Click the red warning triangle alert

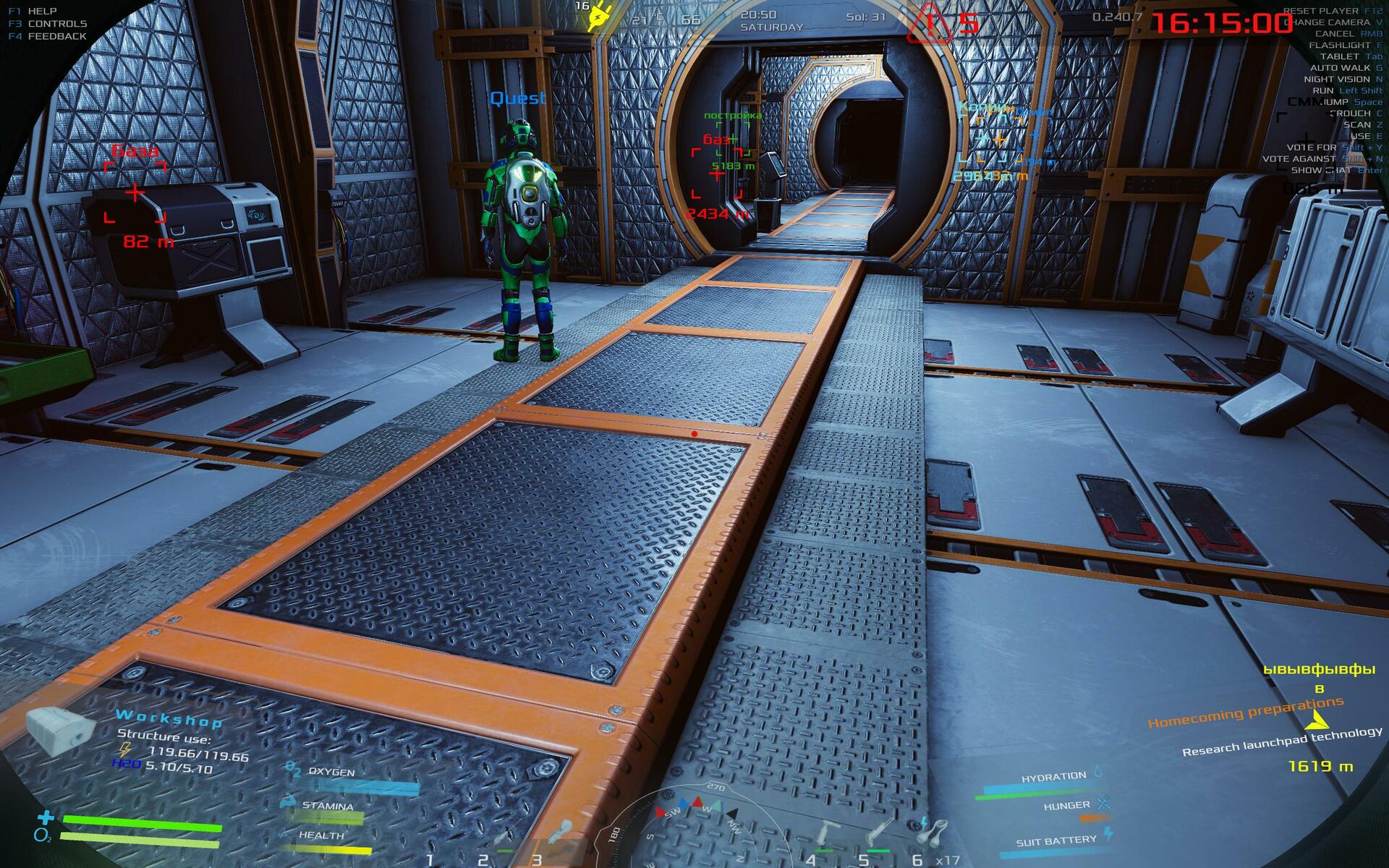click(930, 24)
